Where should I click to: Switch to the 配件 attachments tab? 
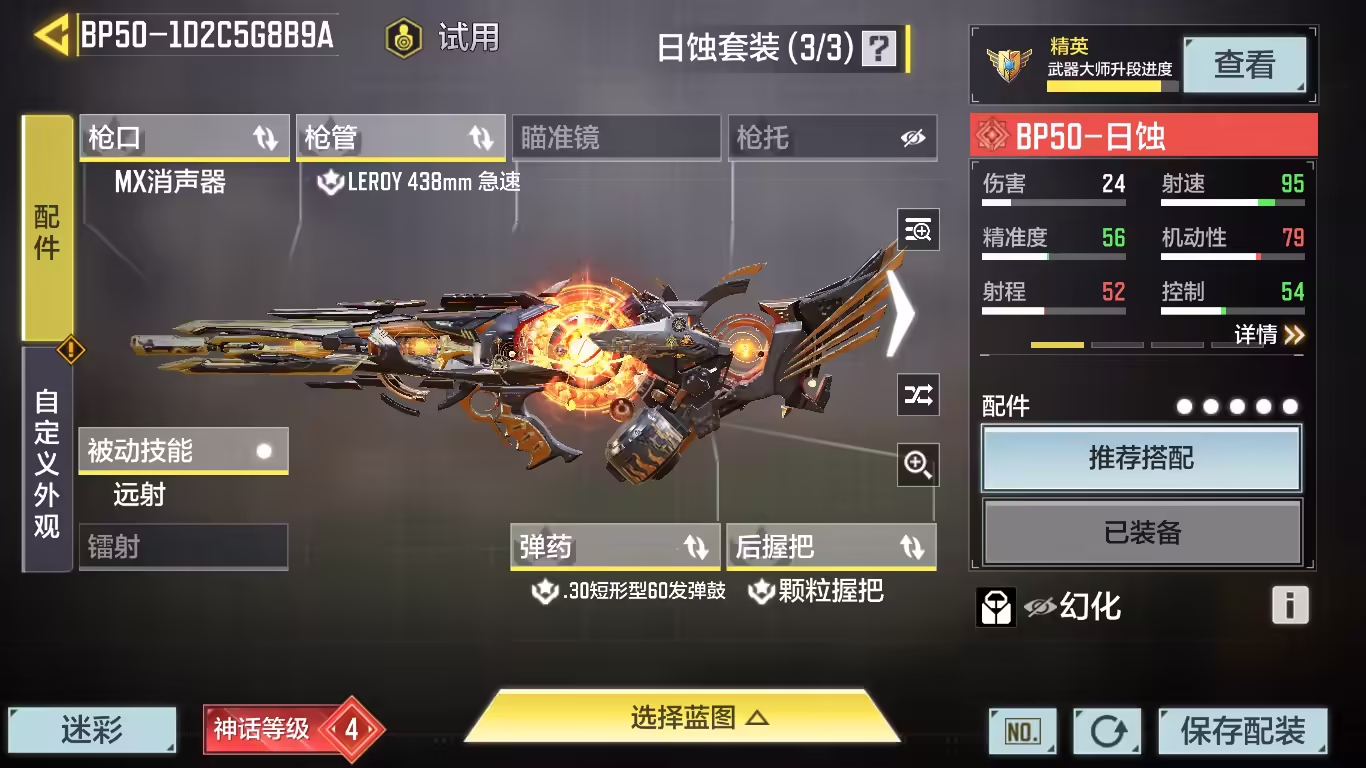(x=47, y=228)
